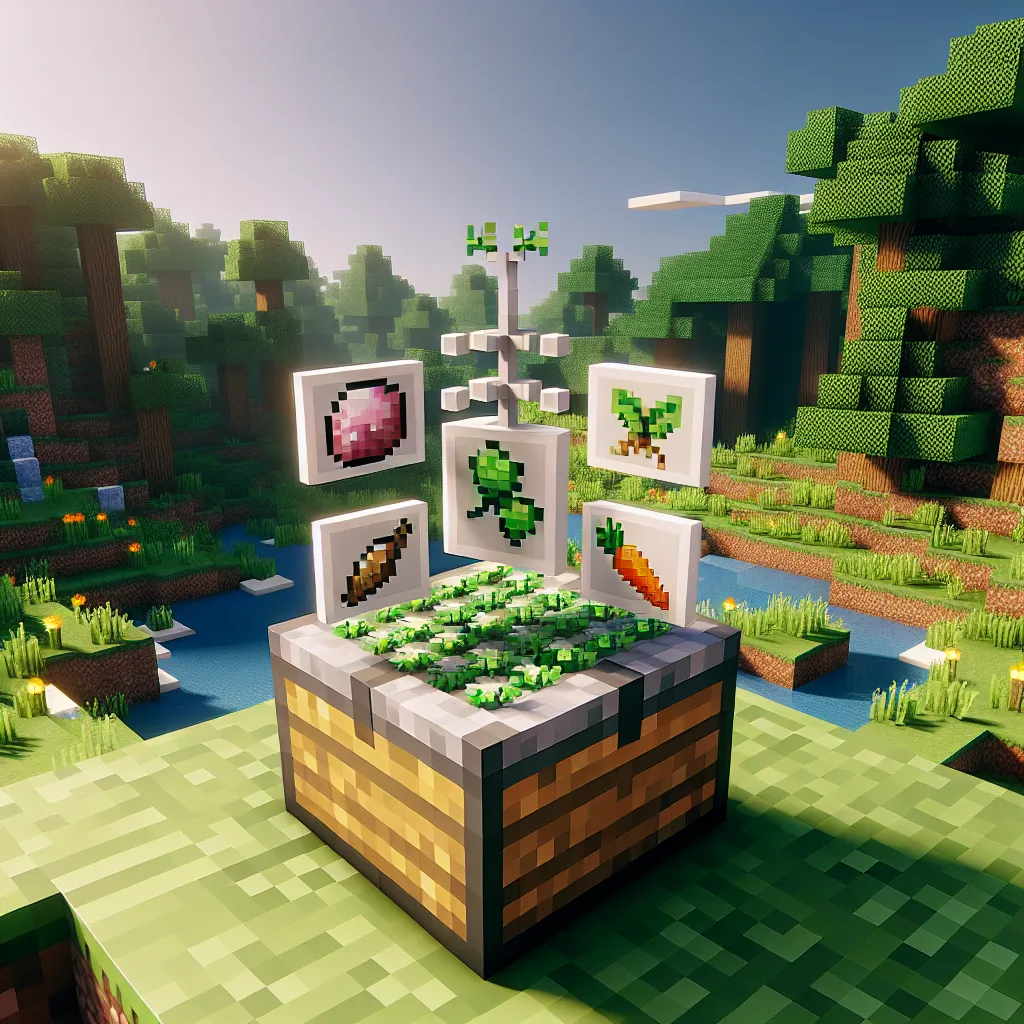Pick the brown stick item card
Viewport: 1024px width, 1024px height.
click(370, 562)
